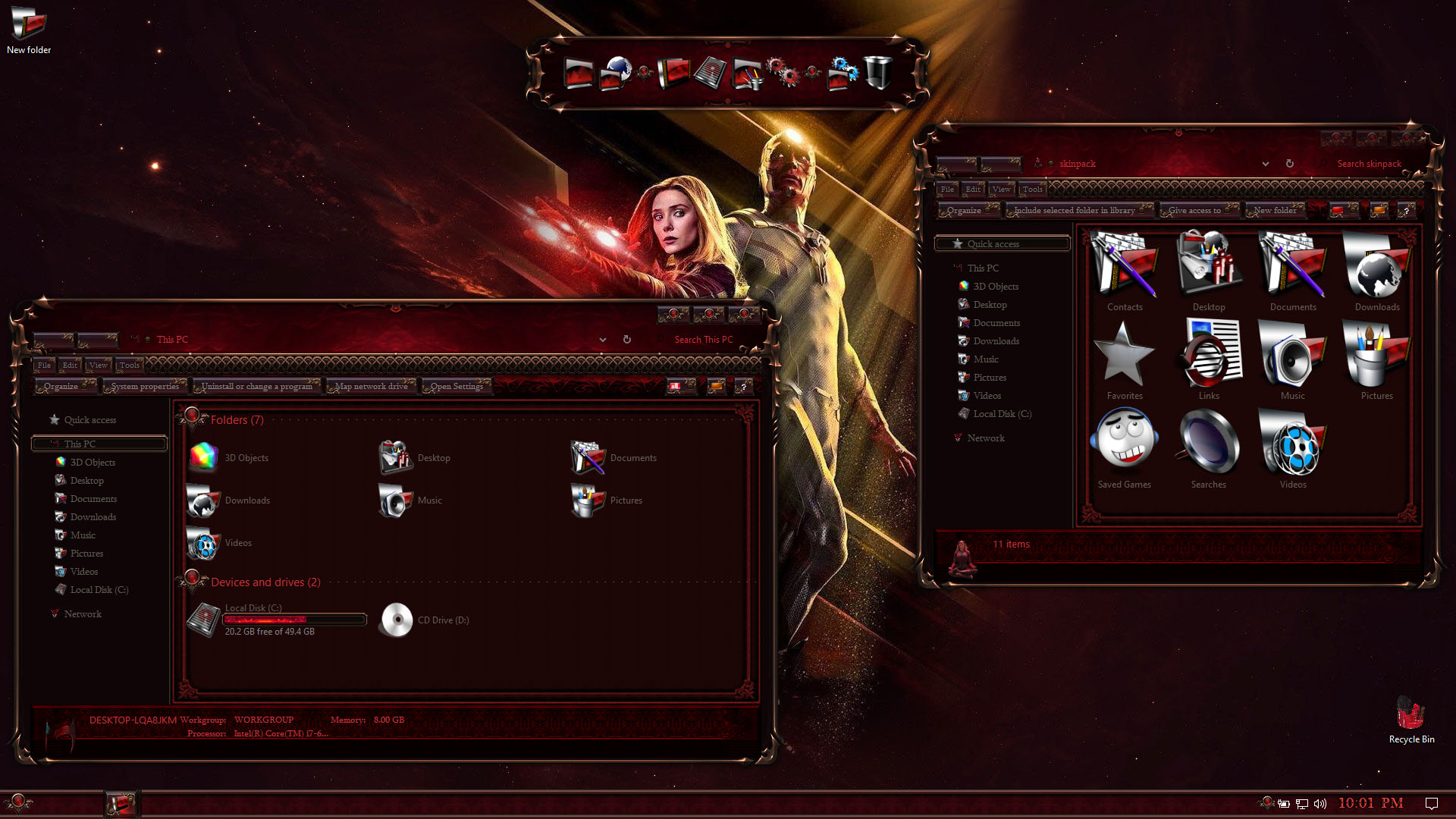This screenshot has width=1456, height=819.
Task: Open the notification center icon
Action: (x=1431, y=803)
